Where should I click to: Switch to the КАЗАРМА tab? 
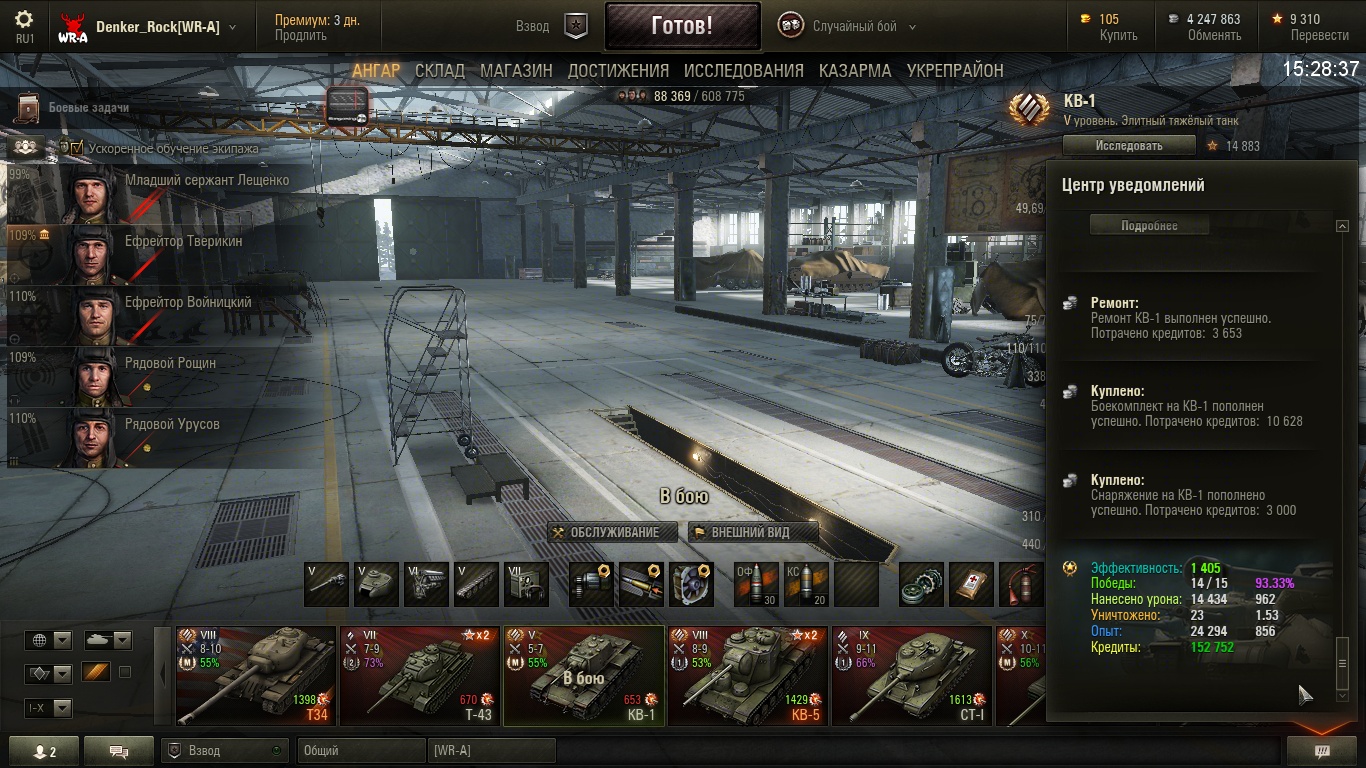click(854, 71)
